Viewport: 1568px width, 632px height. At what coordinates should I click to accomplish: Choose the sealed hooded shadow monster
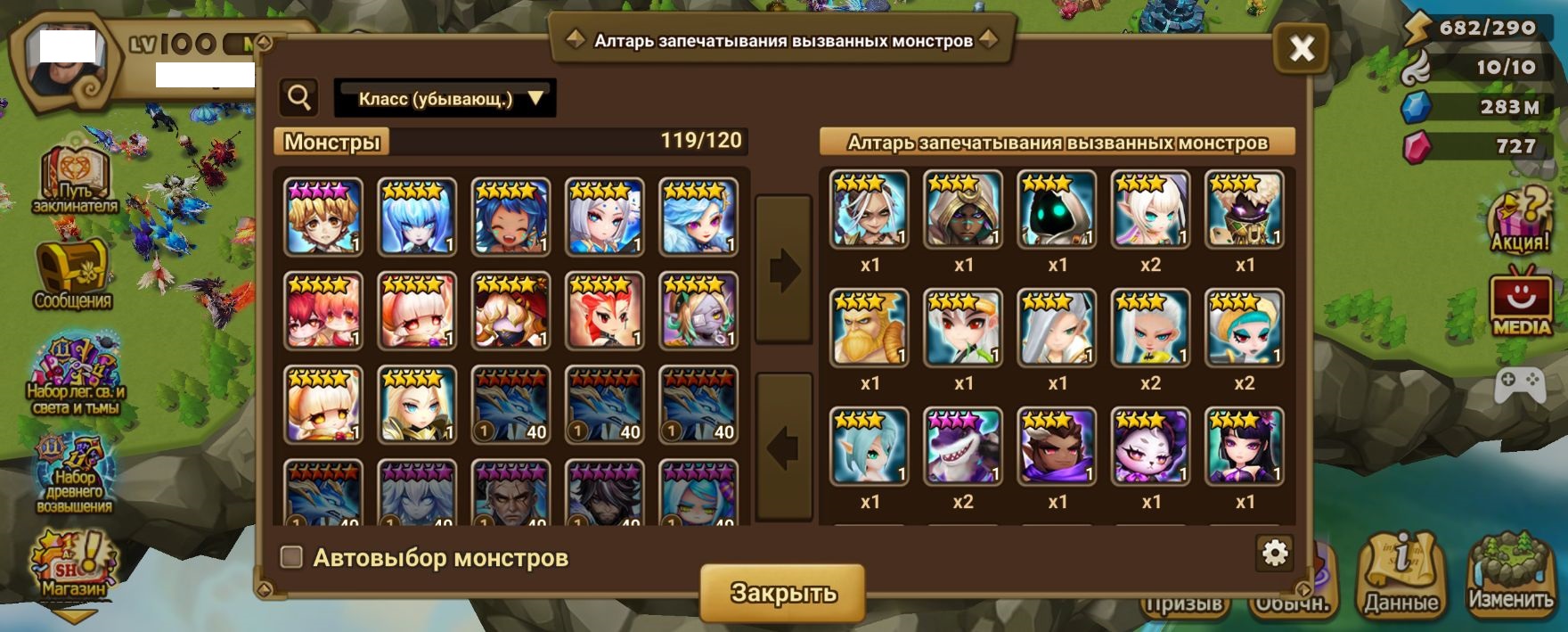[x=1058, y=210]
